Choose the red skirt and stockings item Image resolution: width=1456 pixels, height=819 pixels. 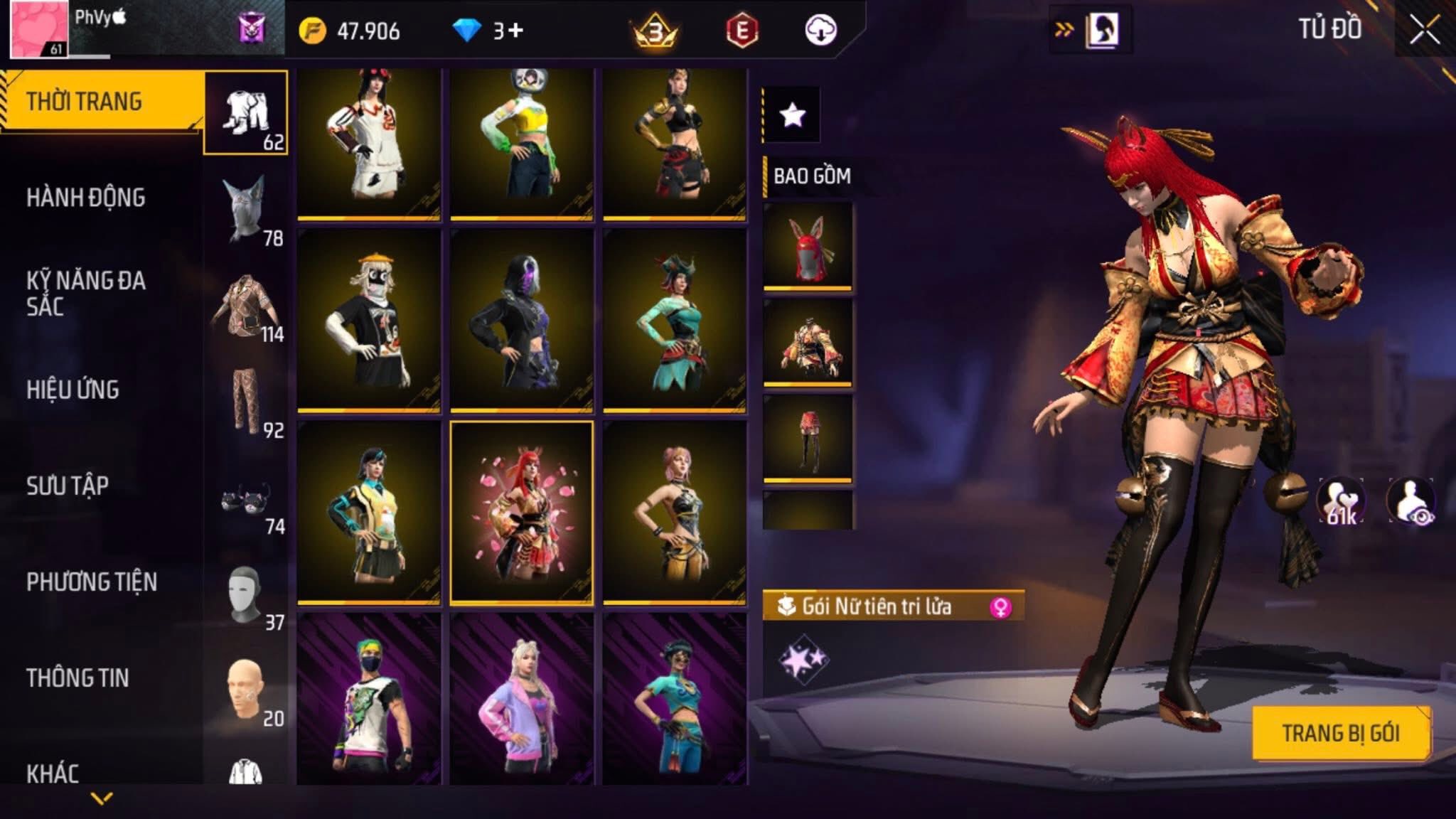(808, 438)
